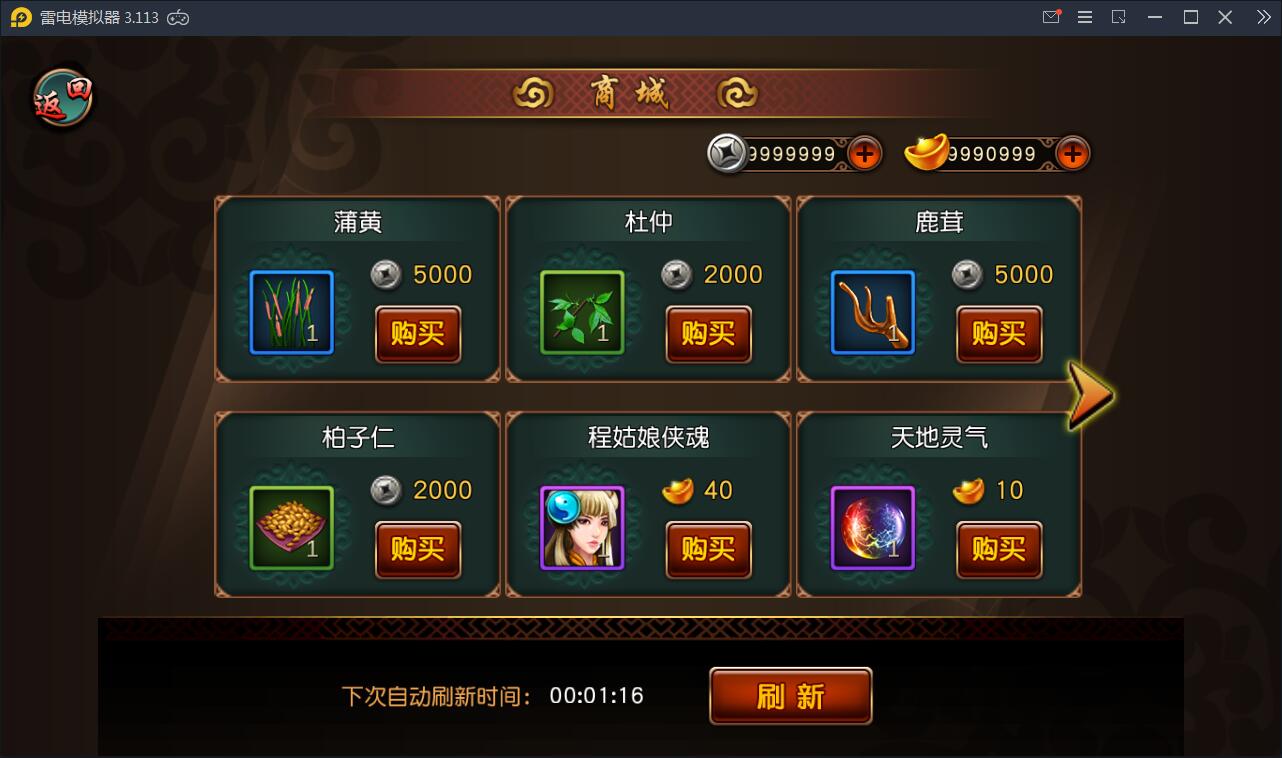The image size is (1282, 758).
Task: Tap the 返回 back icon
Action: (61, 96)
